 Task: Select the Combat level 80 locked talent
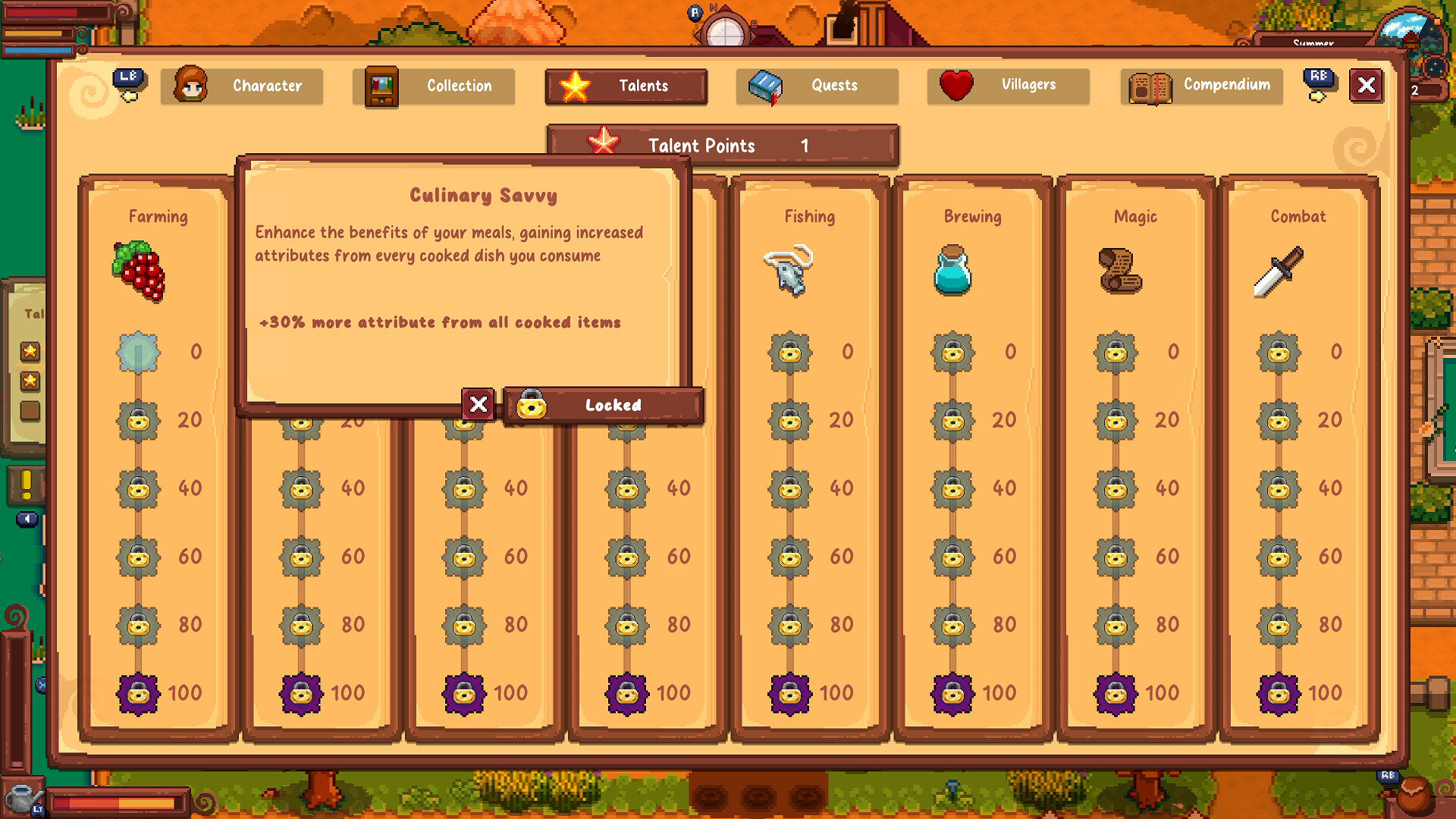coord(1279,625)
